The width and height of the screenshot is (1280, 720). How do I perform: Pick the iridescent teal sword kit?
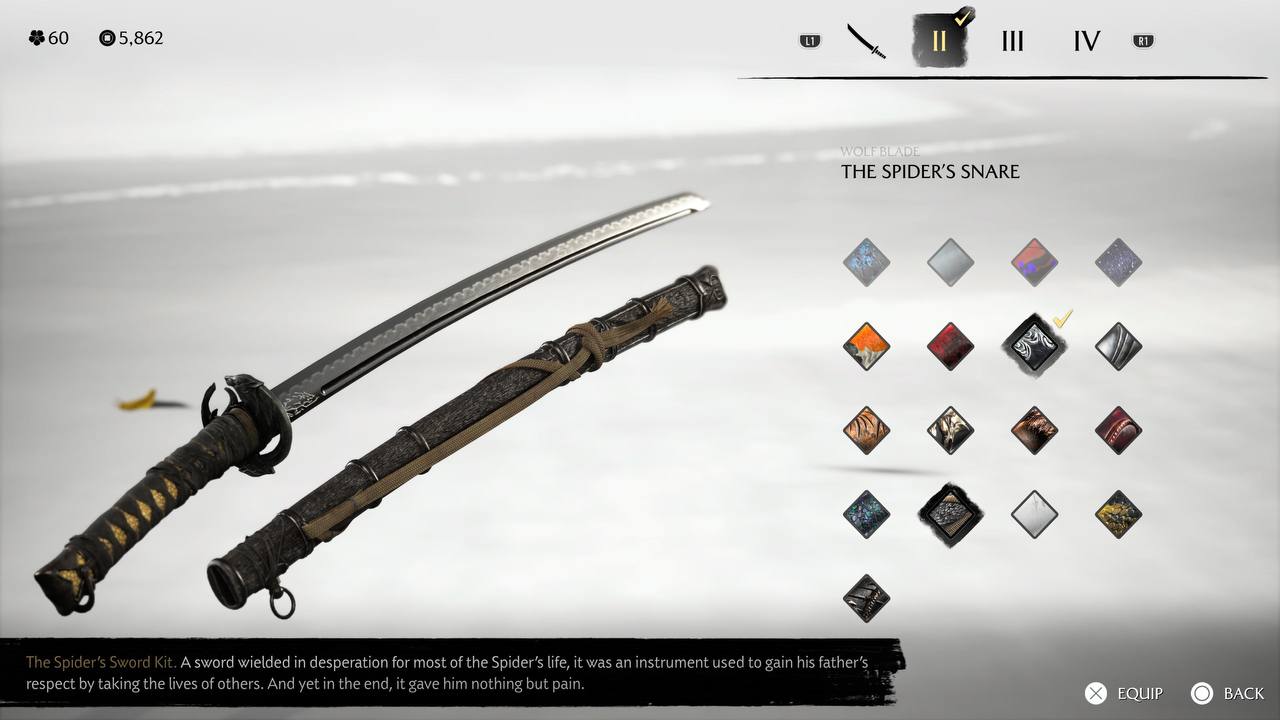click(866, 515)
